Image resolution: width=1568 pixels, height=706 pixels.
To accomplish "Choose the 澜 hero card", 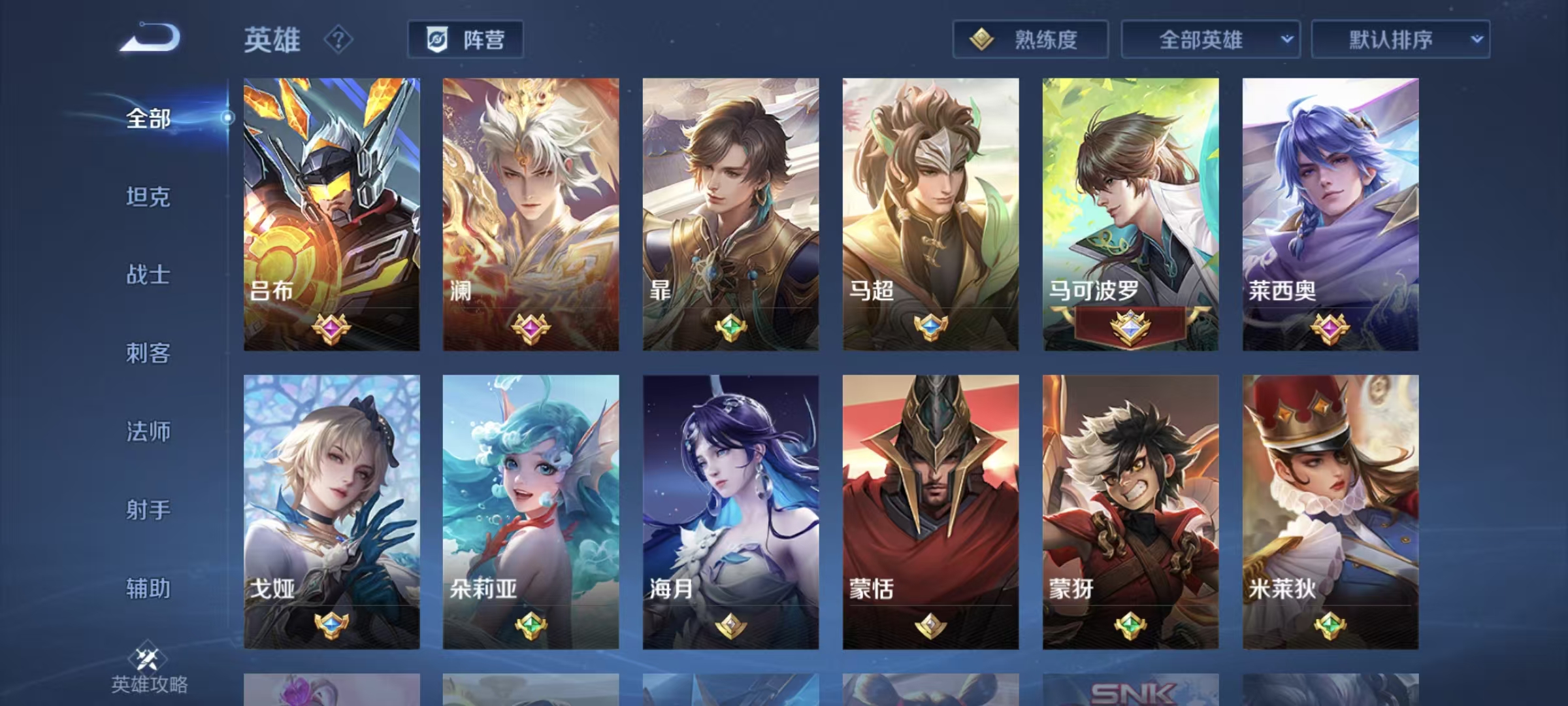I will 531,214.
